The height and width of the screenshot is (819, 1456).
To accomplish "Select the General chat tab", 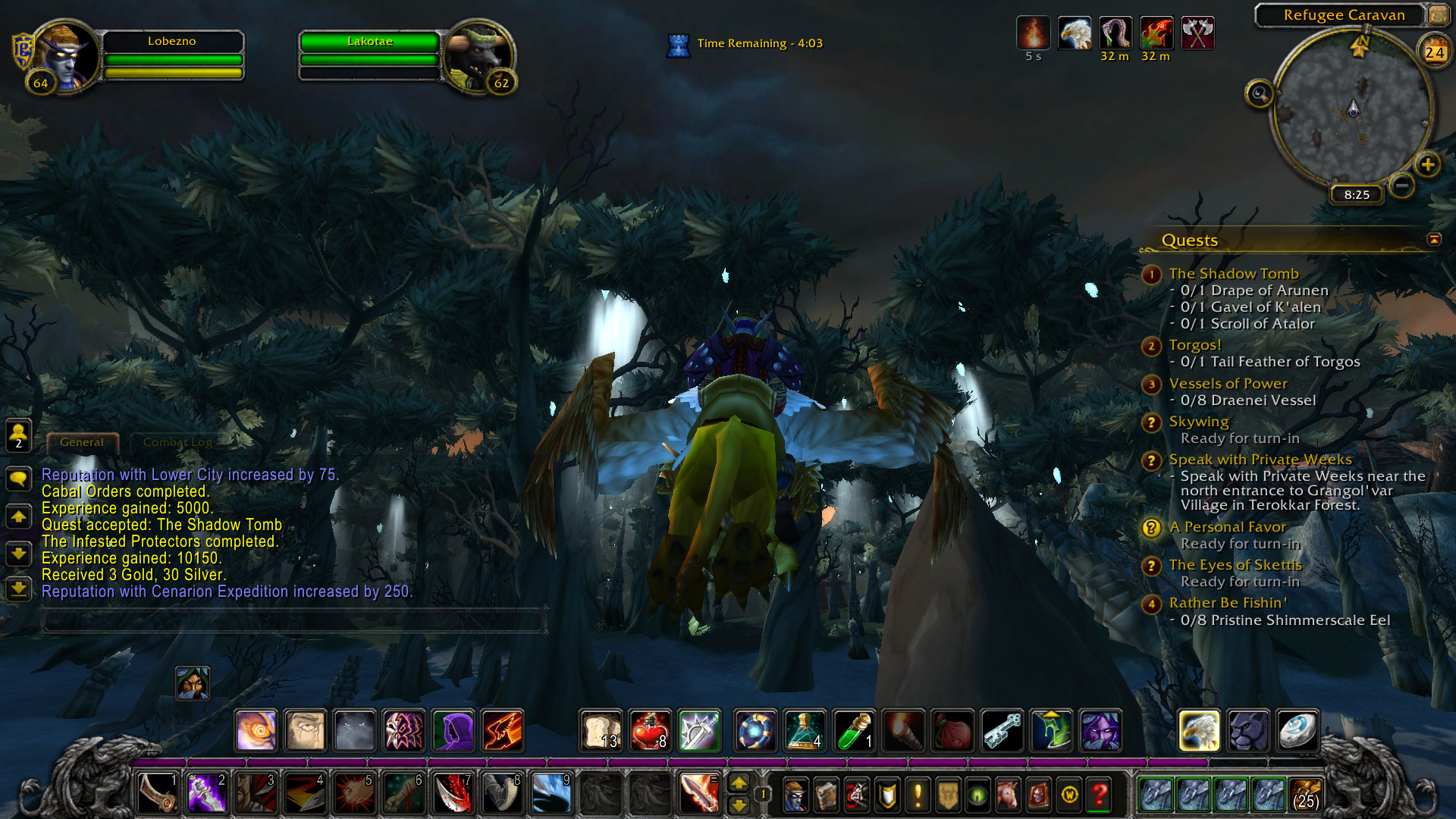I will click(82, 442).
